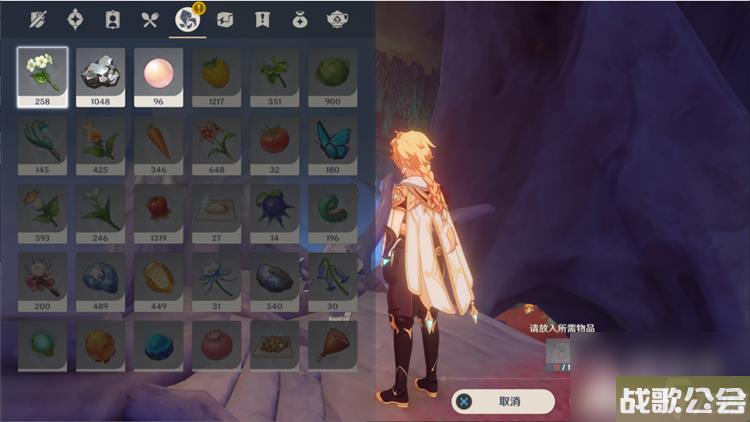Screen dimensions: 750x422
Task: Select the yellow fruit stack of 1217
Action: pos(217,76)
